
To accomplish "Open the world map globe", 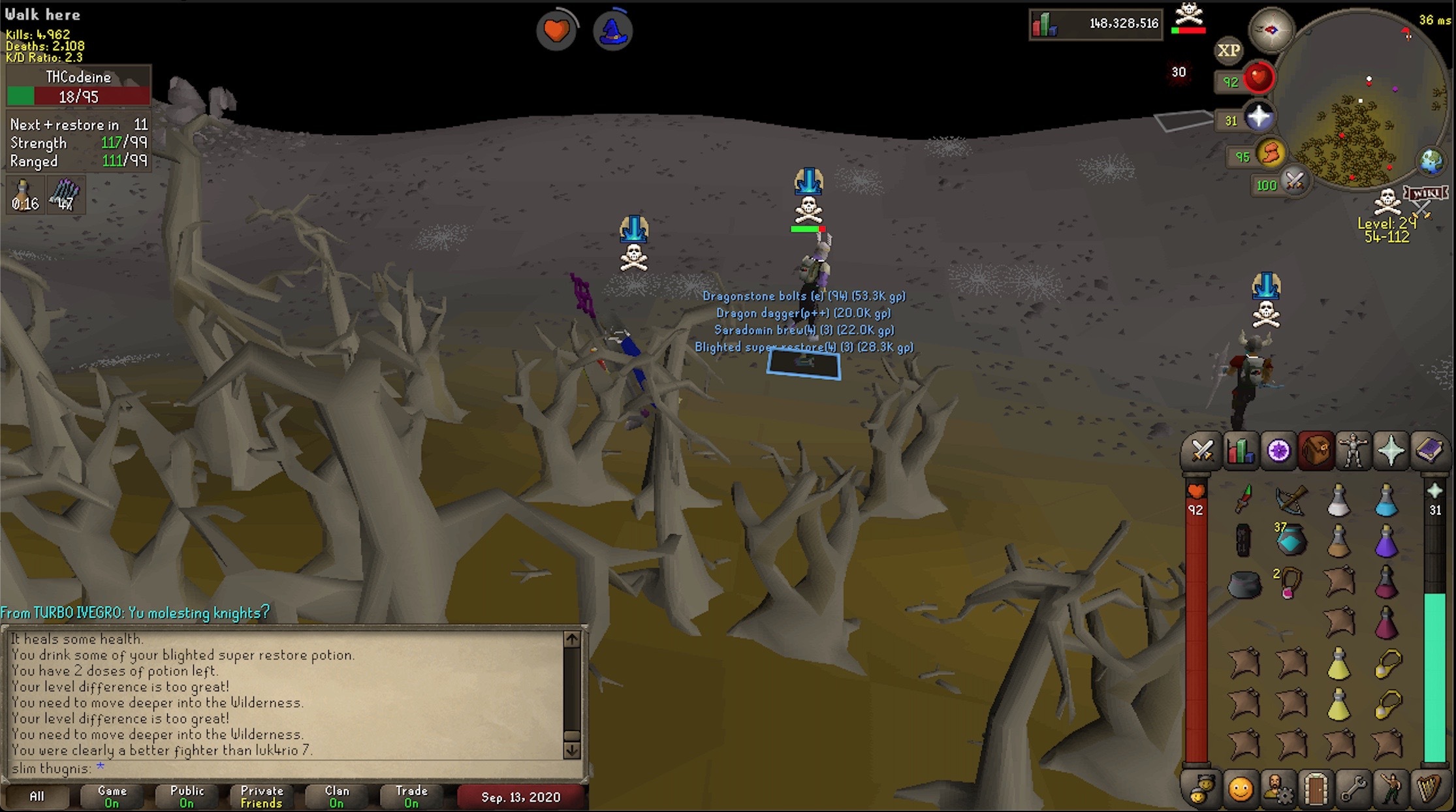I will pyautogui.click(x=1431, y=161).
